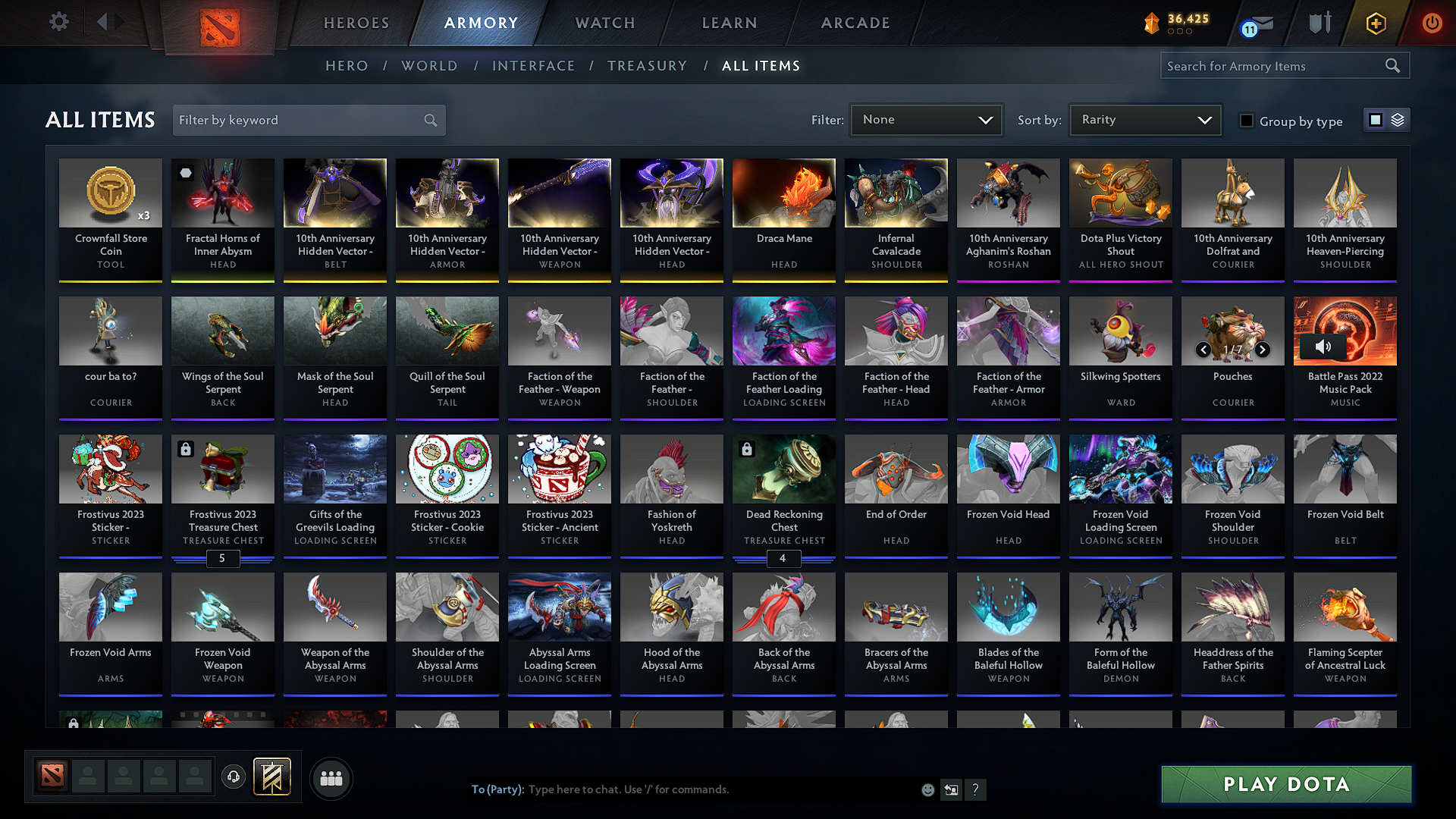Open the friends list people icon
The height and width of the screenshot is (819, 1456).
point(331,778)
